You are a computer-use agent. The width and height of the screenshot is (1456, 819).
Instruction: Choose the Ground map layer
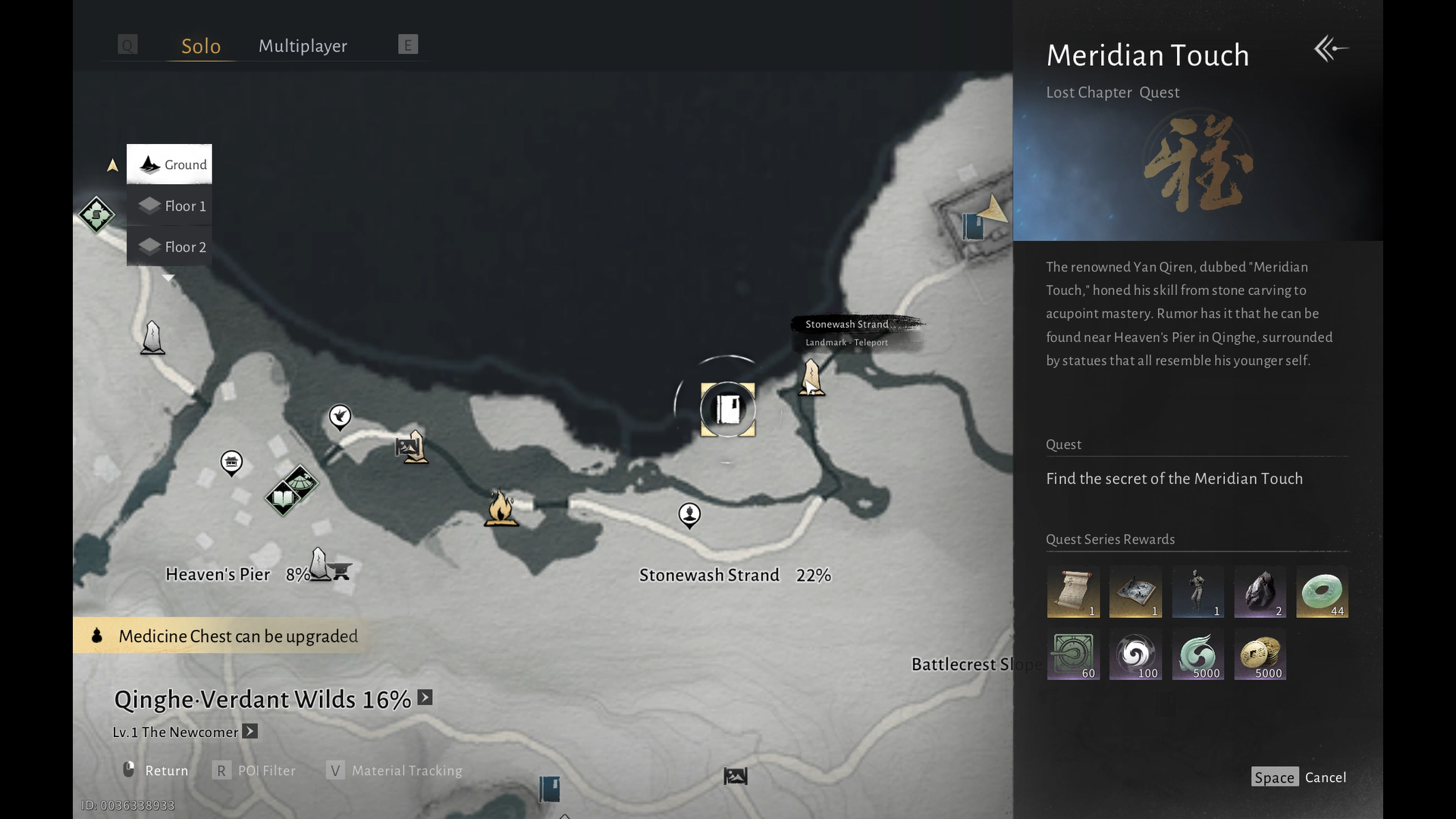tap(170, 165)
